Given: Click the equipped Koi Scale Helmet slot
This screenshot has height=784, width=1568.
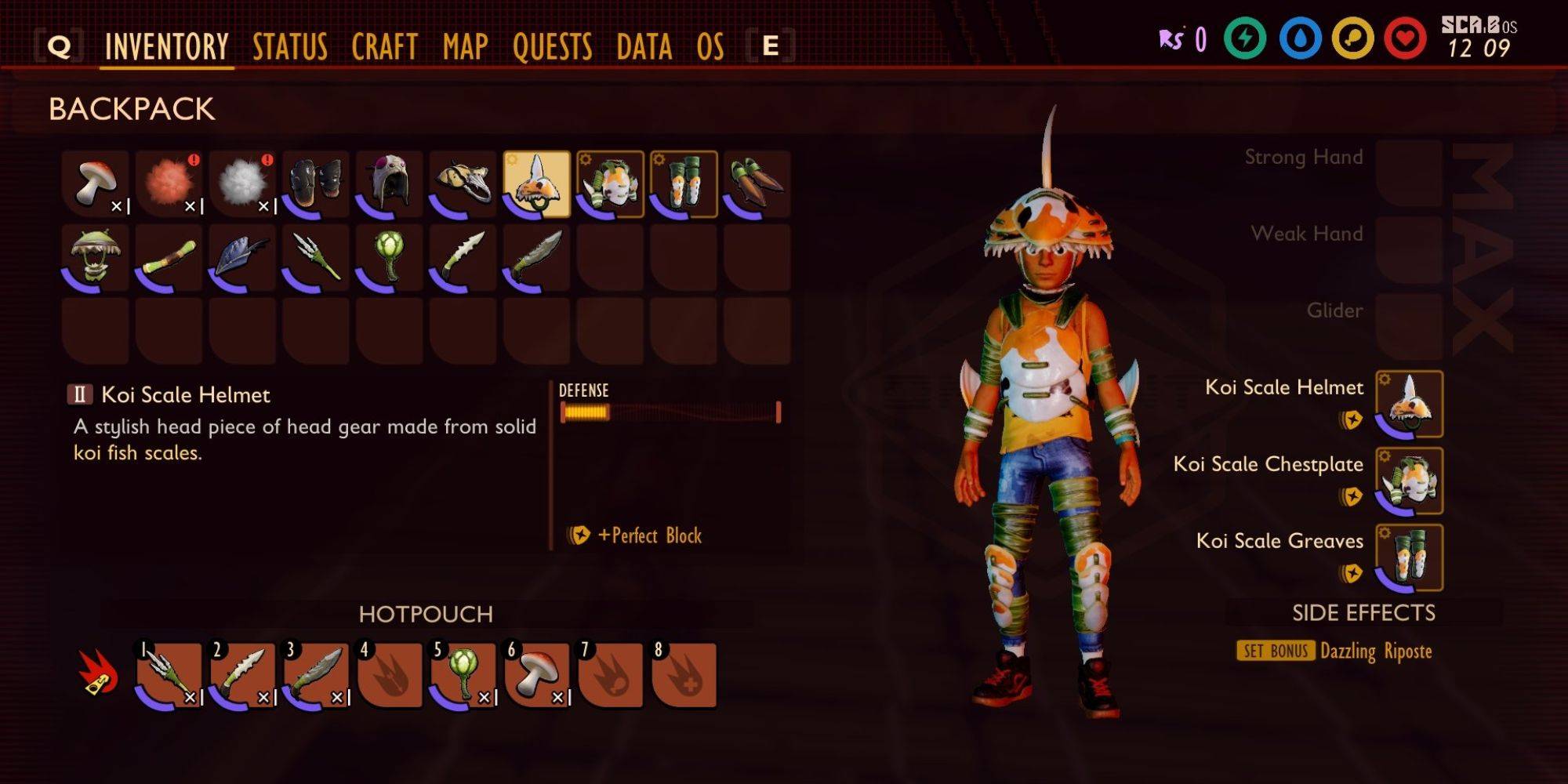Looking at the screenshot, I should click(1409, 404).
